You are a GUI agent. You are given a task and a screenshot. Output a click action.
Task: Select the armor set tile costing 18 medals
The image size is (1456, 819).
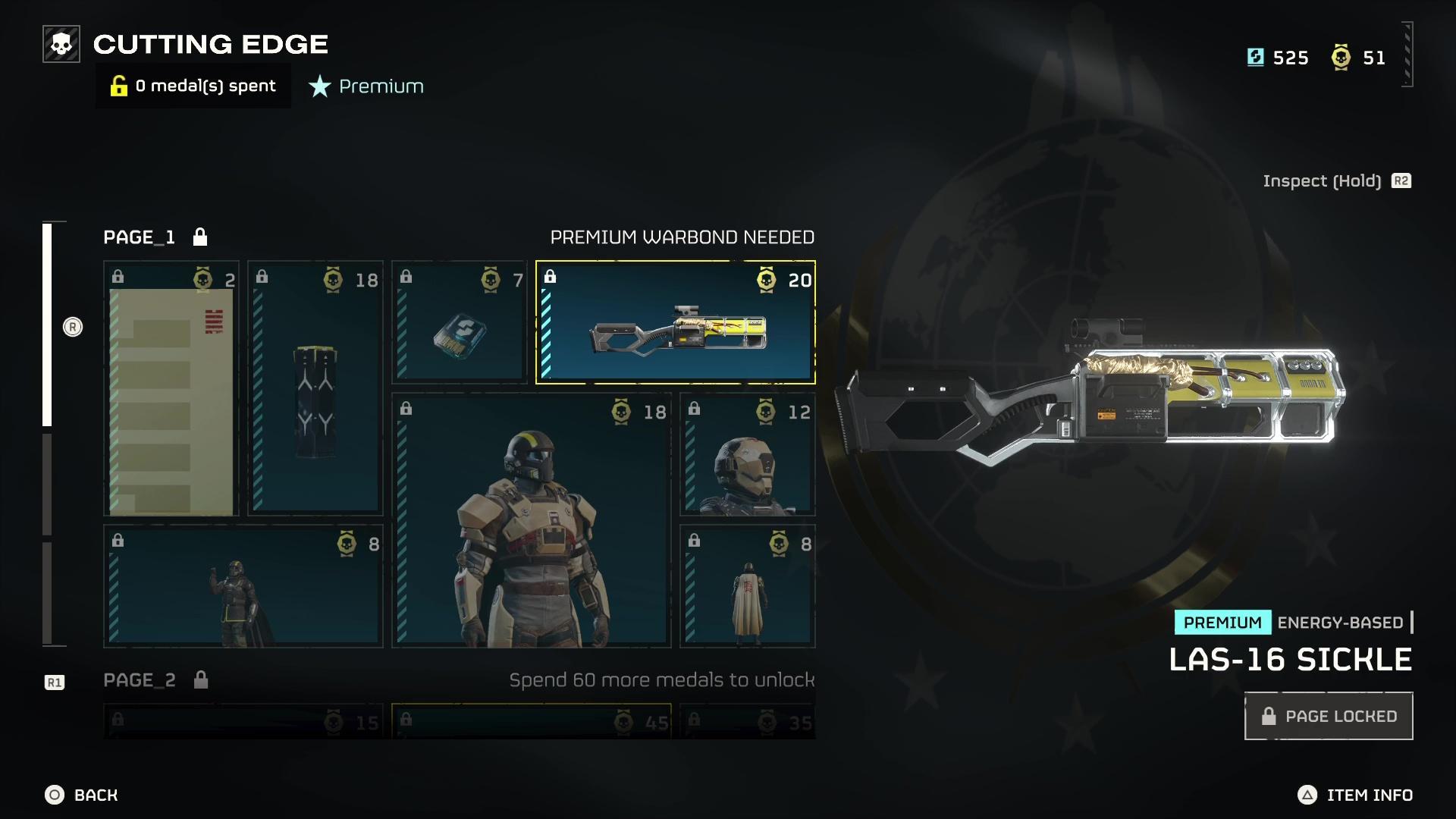pos(529,523)
